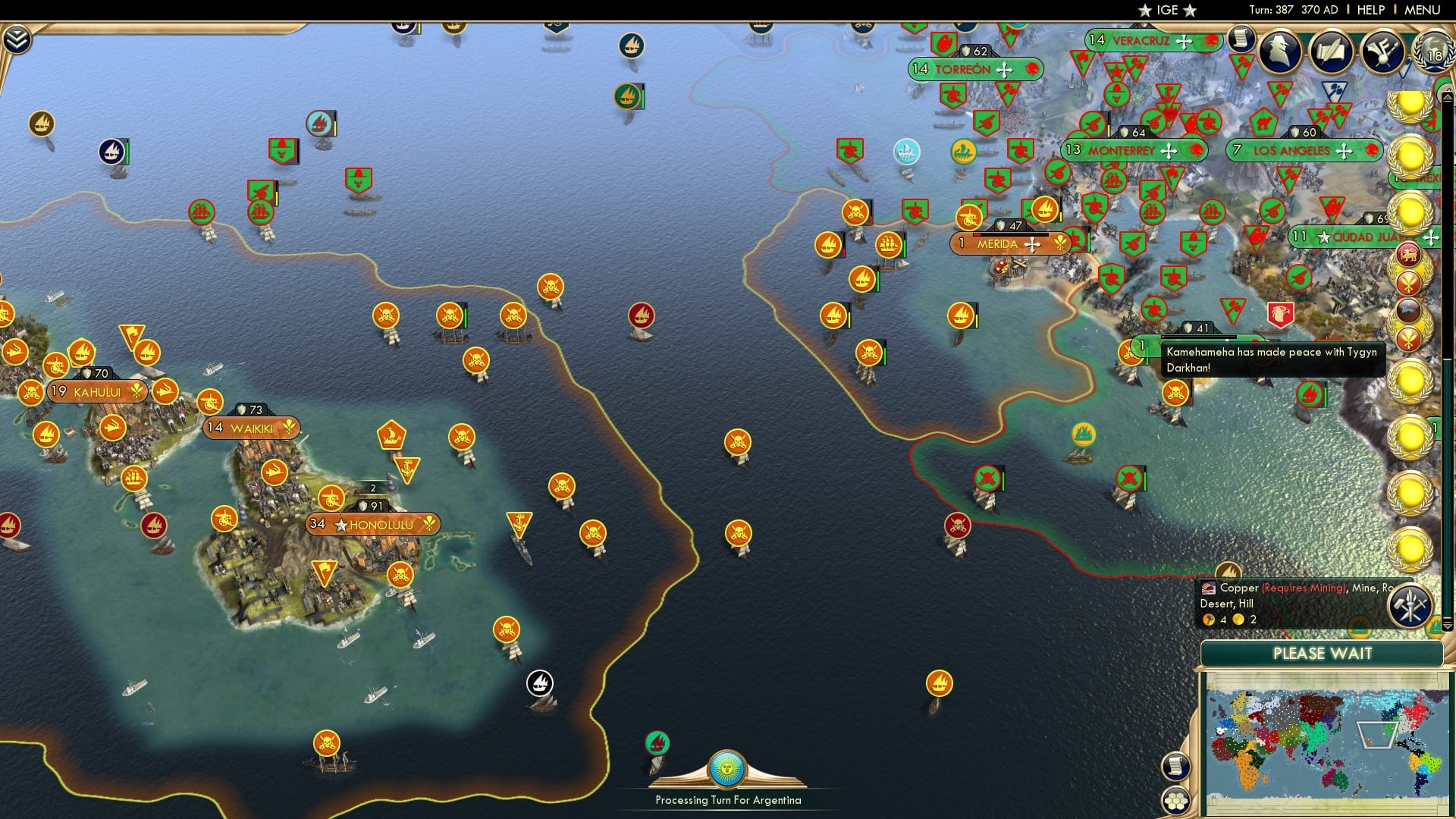Select the HONOLULU city banner
The height and width of the screenshot is (819, 1456).
coord(373,523)
